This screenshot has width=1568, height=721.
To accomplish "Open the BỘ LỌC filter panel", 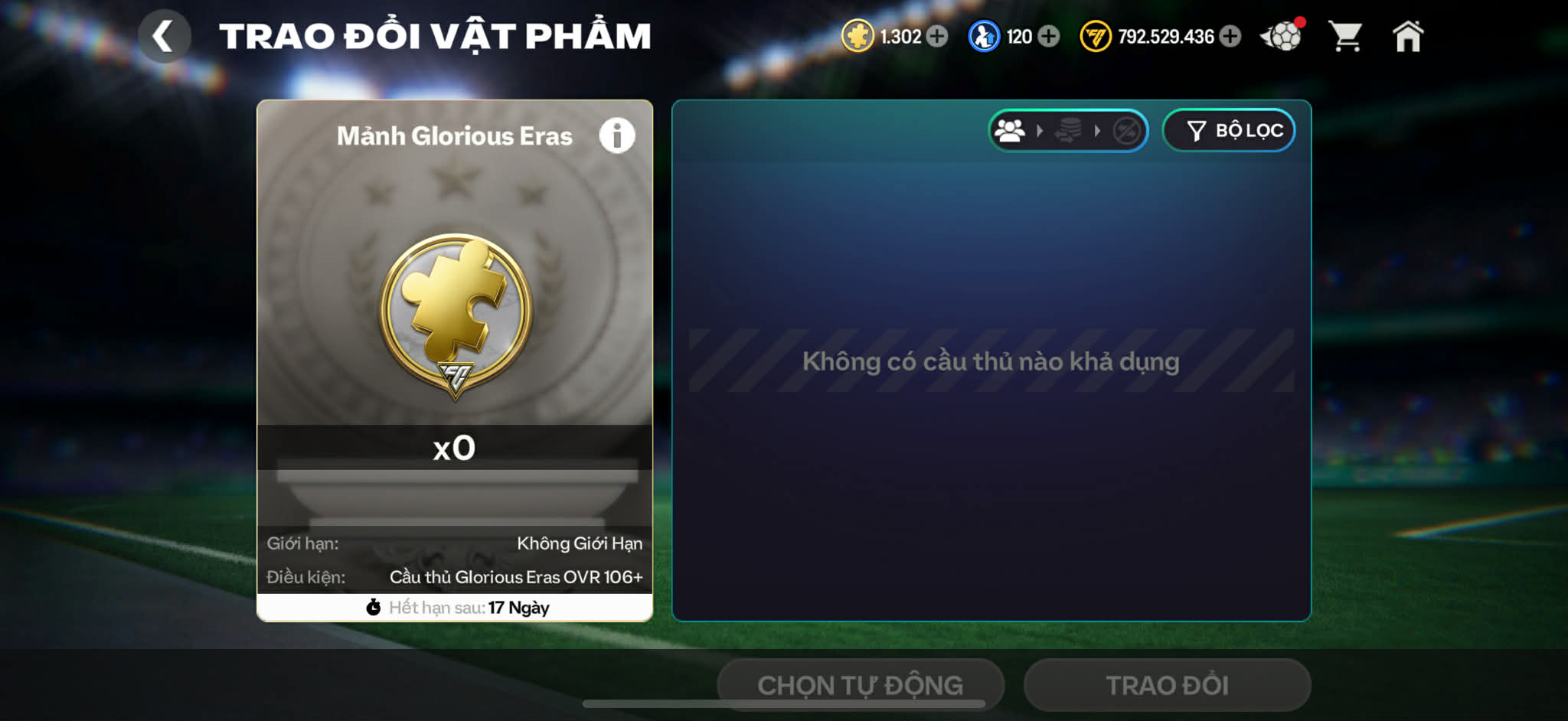I will (1229, 130).
